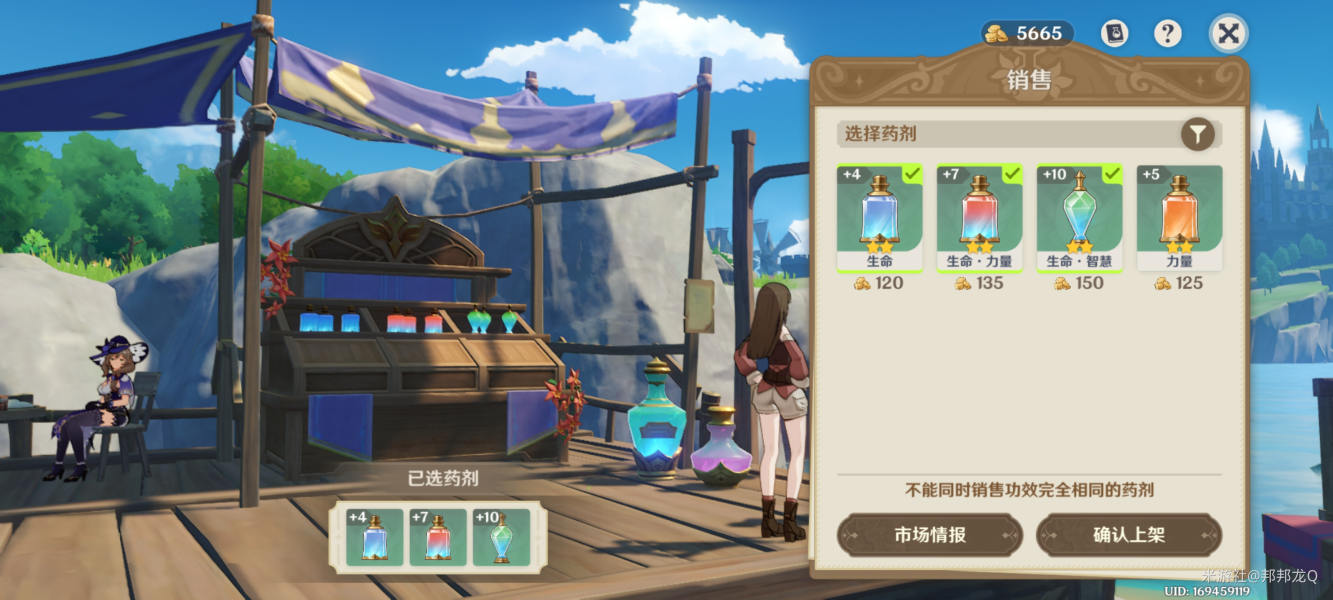Image resolution: width=1333 pixels, height=600 pixels.
Task: Choose the green 生命·智慧 potion card
Action: tap(1080, 218)
